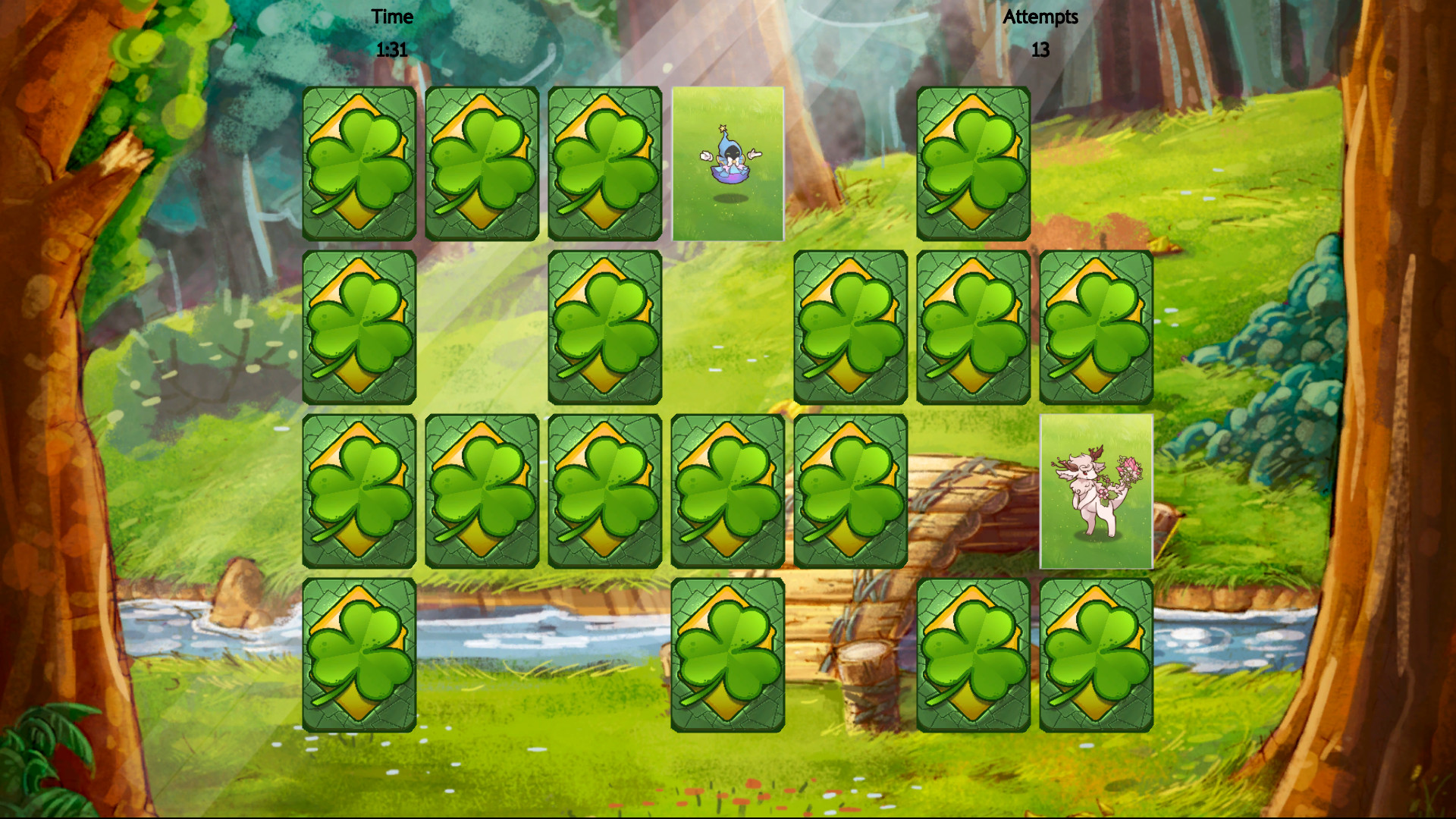Select the revealed blue wizard card
1456x819 pixels.
(x=726, y=165)
